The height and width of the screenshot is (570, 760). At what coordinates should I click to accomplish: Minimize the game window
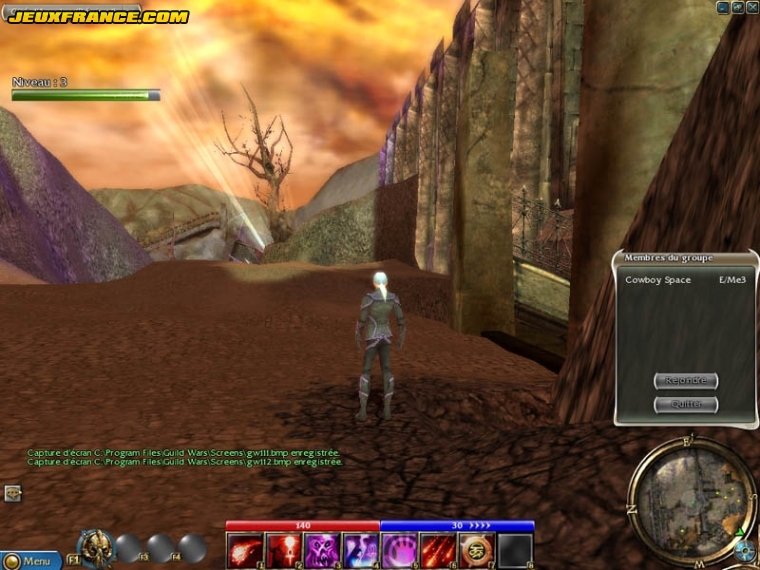click(723, 7)
